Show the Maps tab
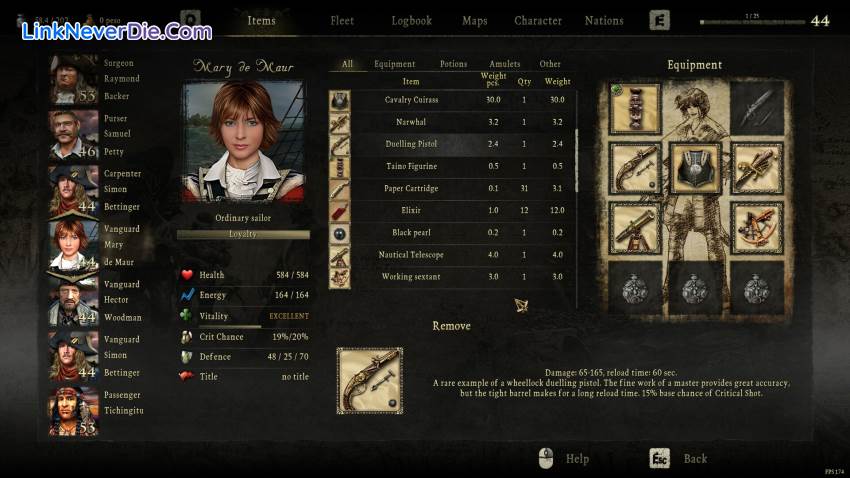This screenshot has height=478, width=850. 475,20
